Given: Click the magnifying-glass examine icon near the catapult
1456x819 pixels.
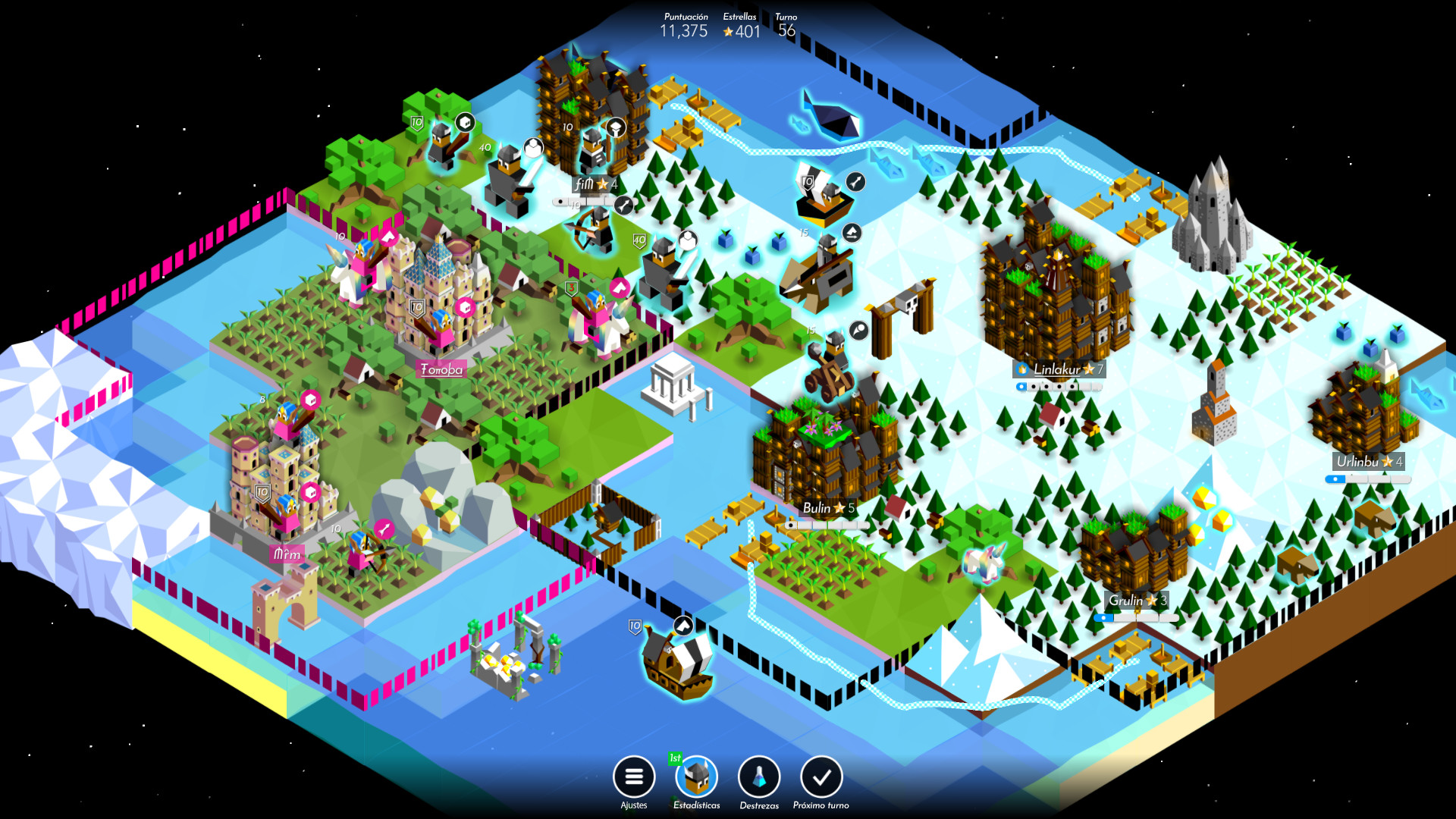Looking at the screenshot, I should (857, 331).
